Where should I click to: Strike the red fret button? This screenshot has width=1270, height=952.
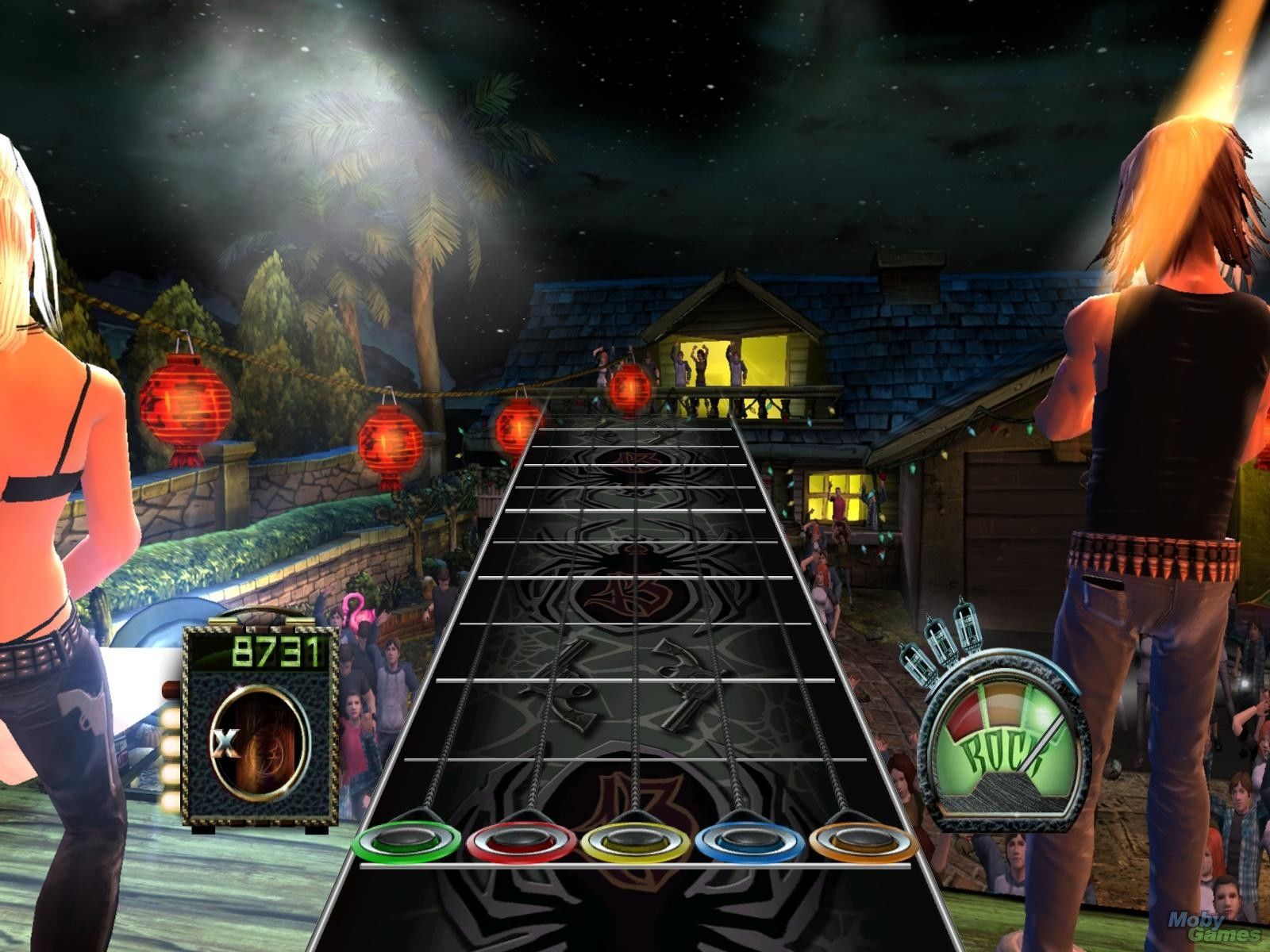click(x=521, y=841)
